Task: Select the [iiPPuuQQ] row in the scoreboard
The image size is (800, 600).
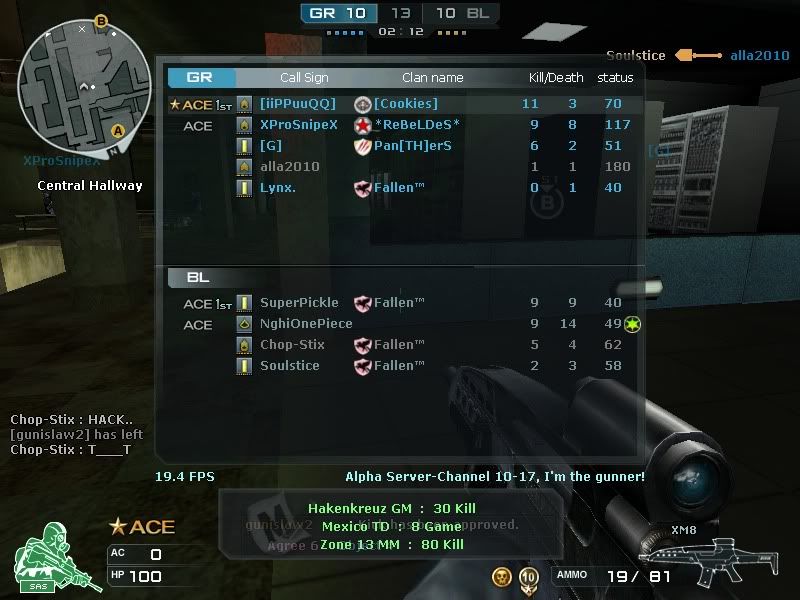Action: pyautogui.click(x=298, y=104)
